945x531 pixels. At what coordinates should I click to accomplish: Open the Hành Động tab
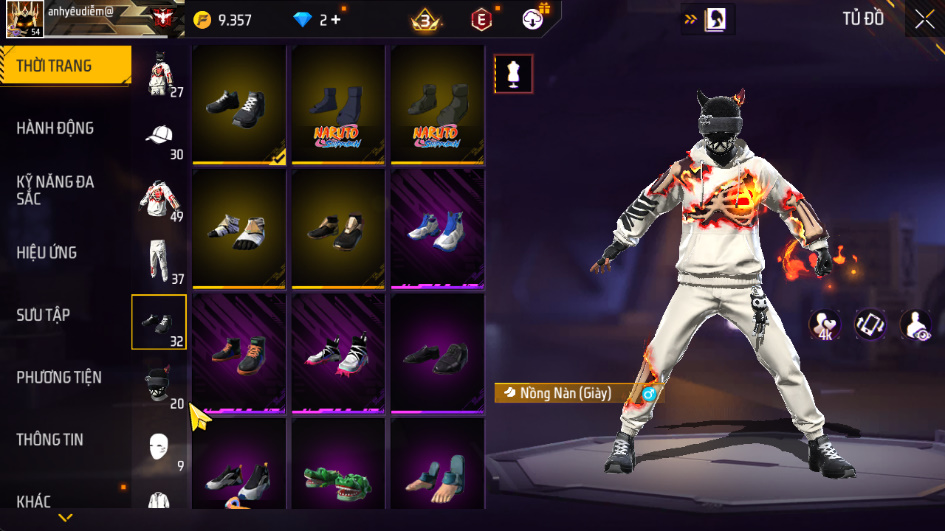(56, 128)
